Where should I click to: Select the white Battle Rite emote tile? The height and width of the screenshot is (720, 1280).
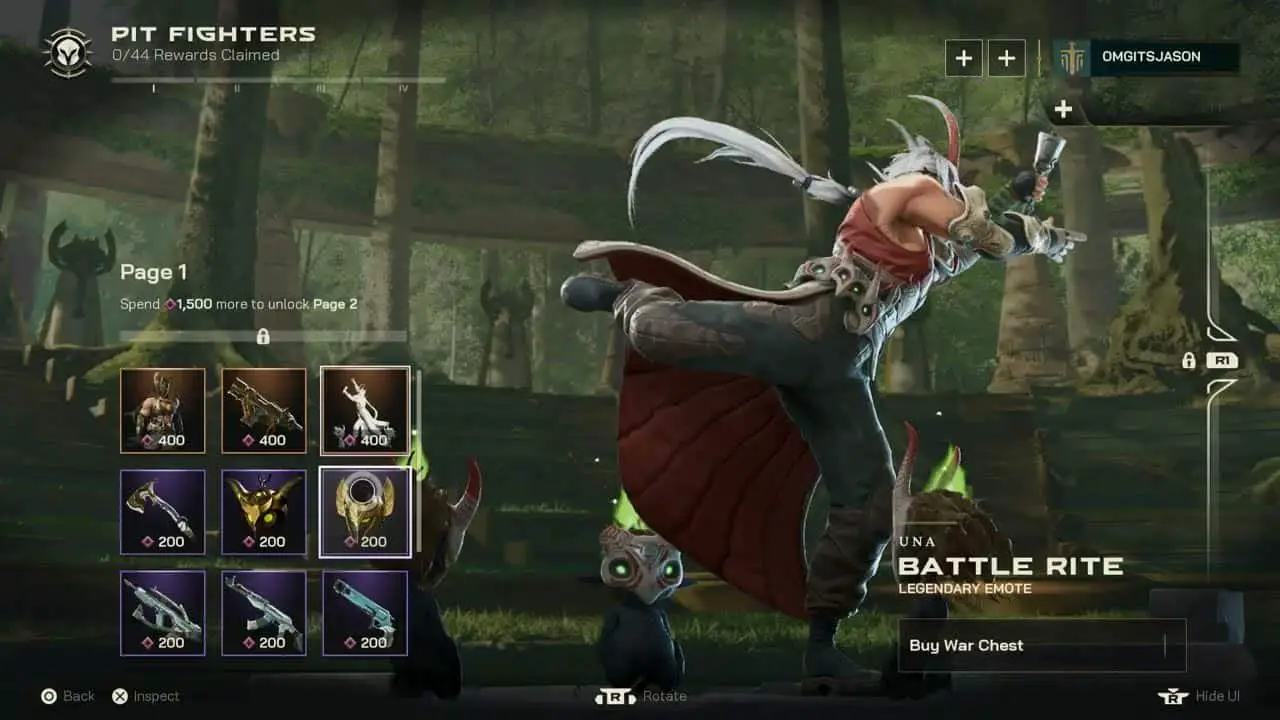365,410
